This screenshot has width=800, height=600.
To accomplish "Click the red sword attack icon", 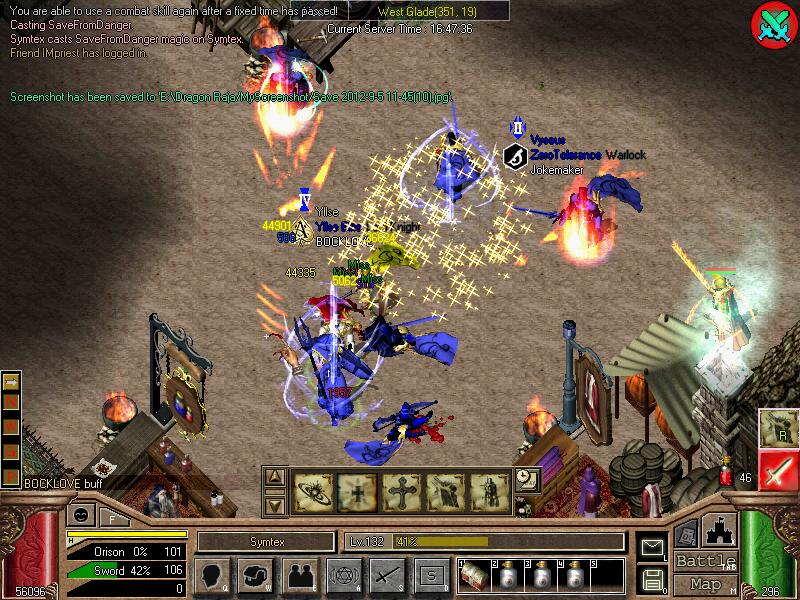I will [777, 470].
